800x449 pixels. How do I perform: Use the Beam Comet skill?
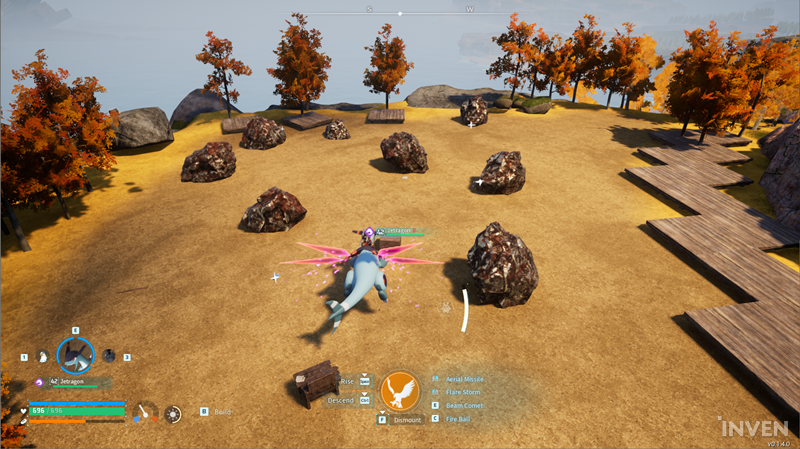click(x=463, y=406)
